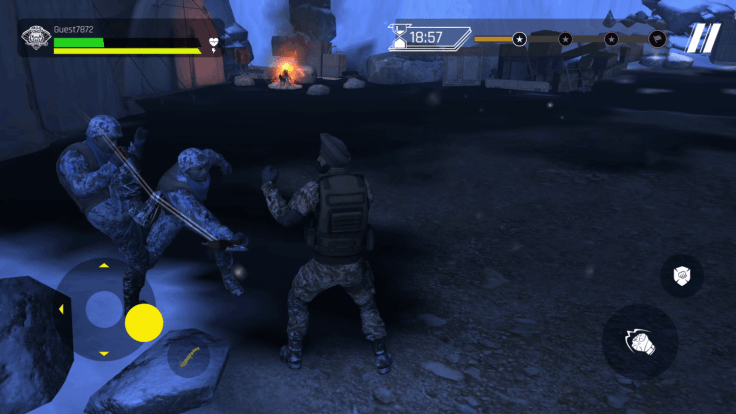Viewport: 736px width, 414px height.
Task: Tap the weapon pickup button with yellow gun
Action: (187, 355)
